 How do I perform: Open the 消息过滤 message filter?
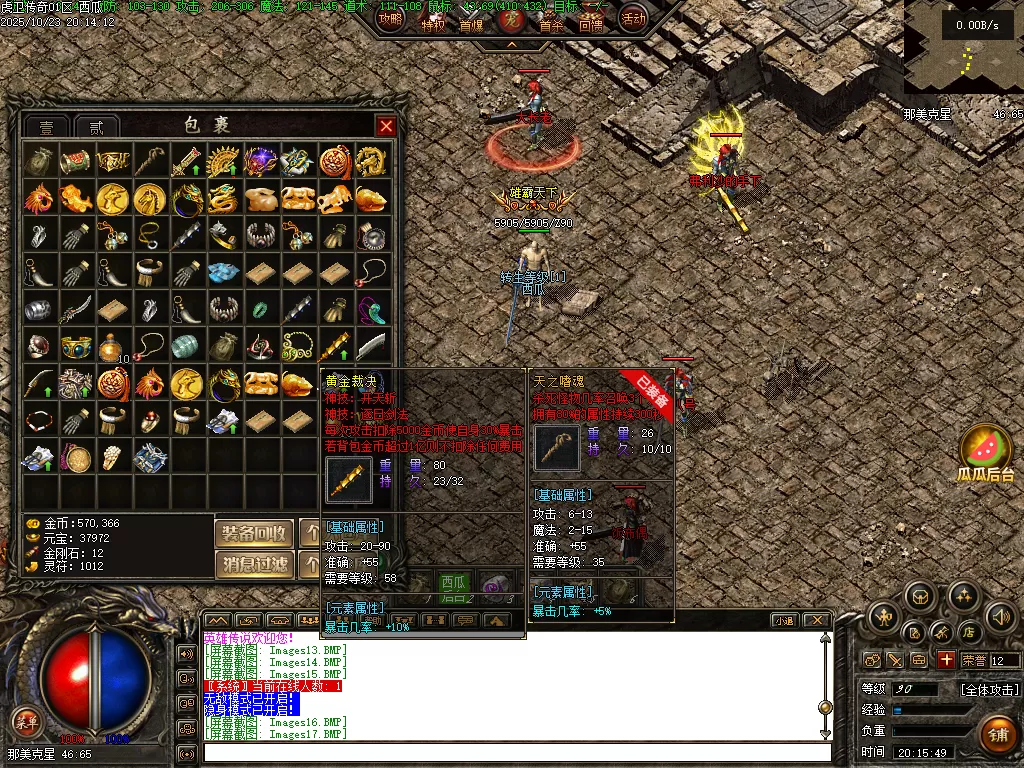click(254, 565)
